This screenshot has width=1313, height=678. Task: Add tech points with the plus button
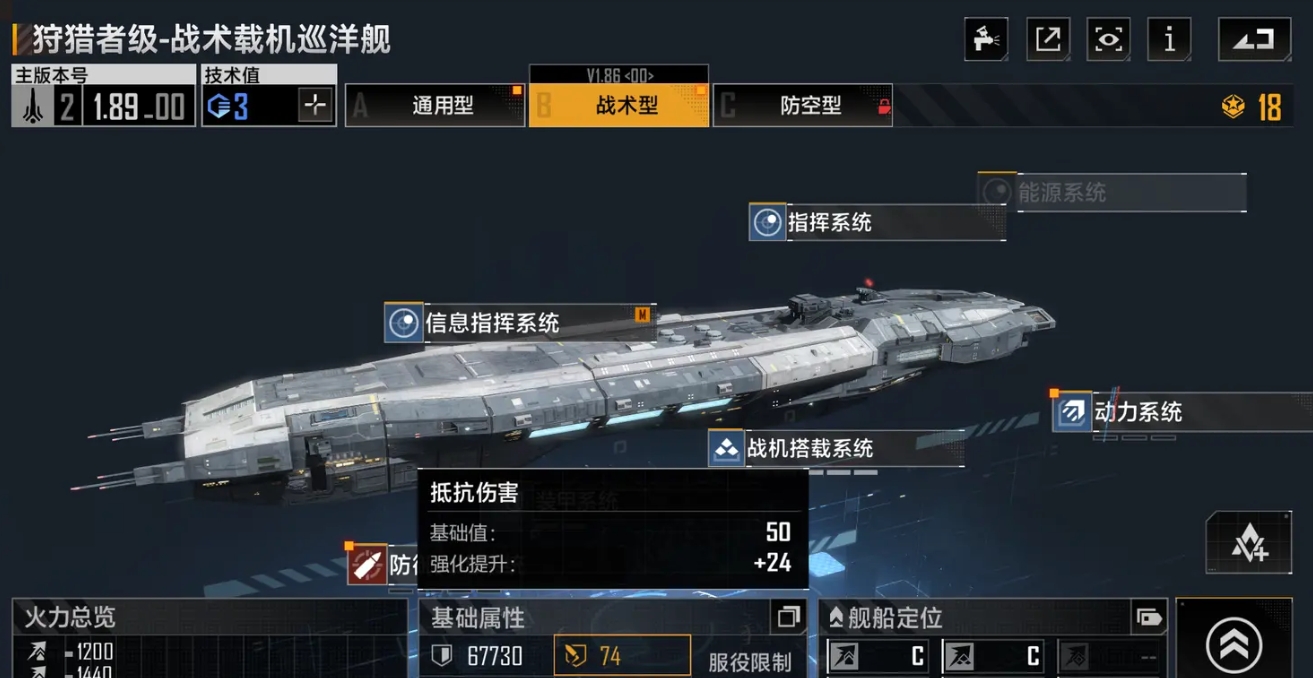pos(315,106)
